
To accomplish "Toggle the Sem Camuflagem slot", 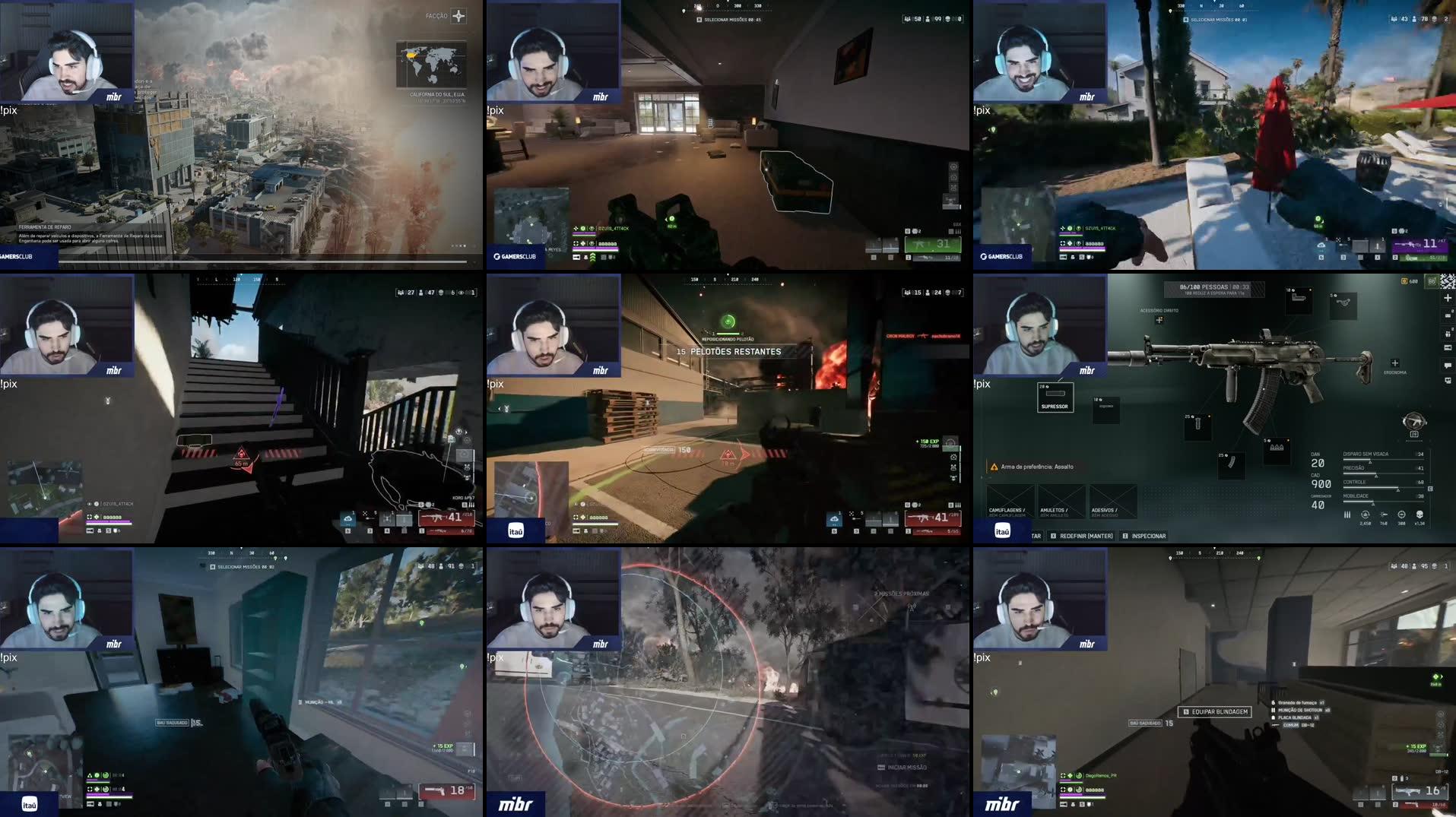I will pos(1009,501).
